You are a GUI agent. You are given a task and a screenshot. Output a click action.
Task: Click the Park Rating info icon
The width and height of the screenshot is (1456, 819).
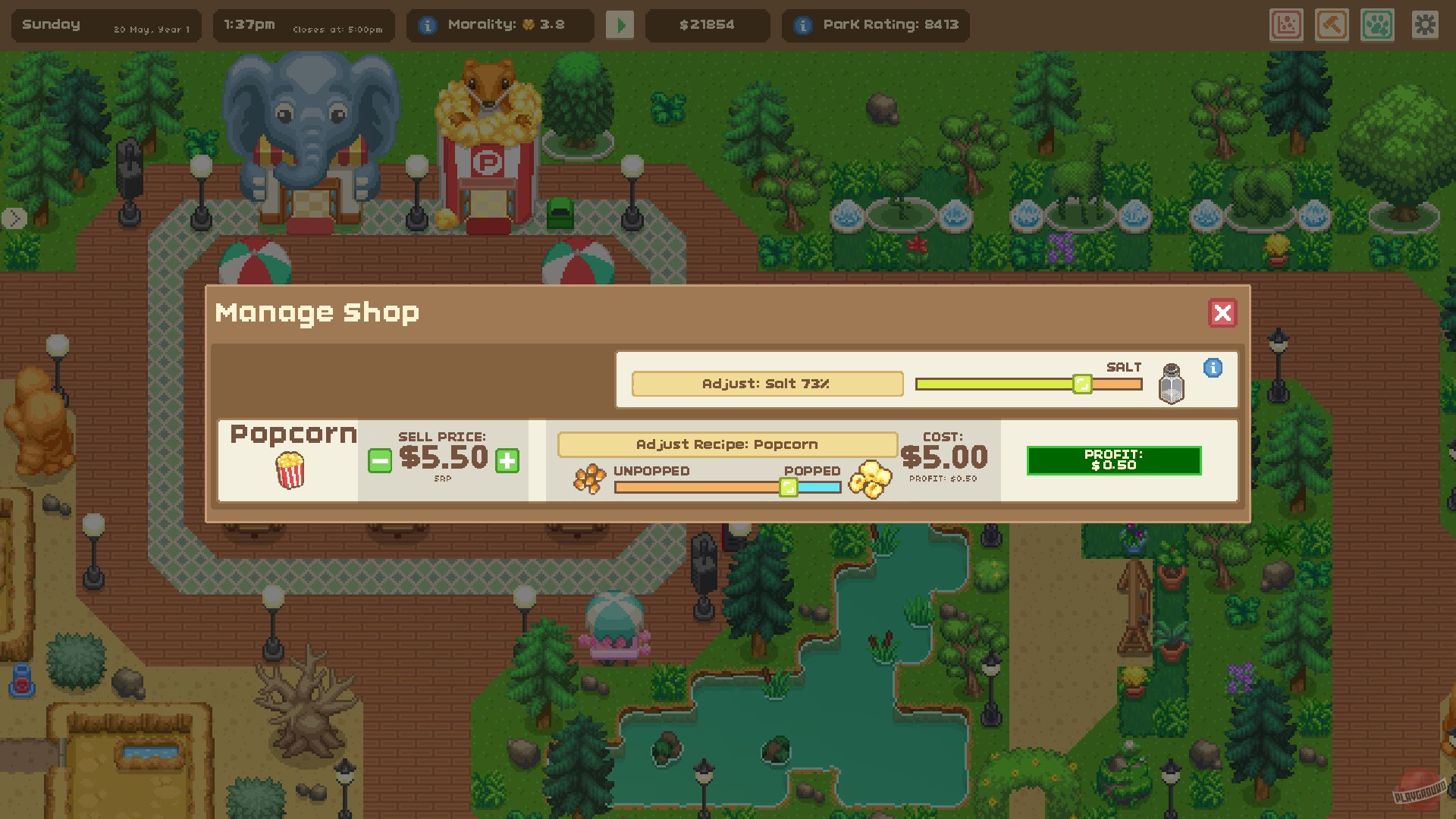[x=803, y=24]
